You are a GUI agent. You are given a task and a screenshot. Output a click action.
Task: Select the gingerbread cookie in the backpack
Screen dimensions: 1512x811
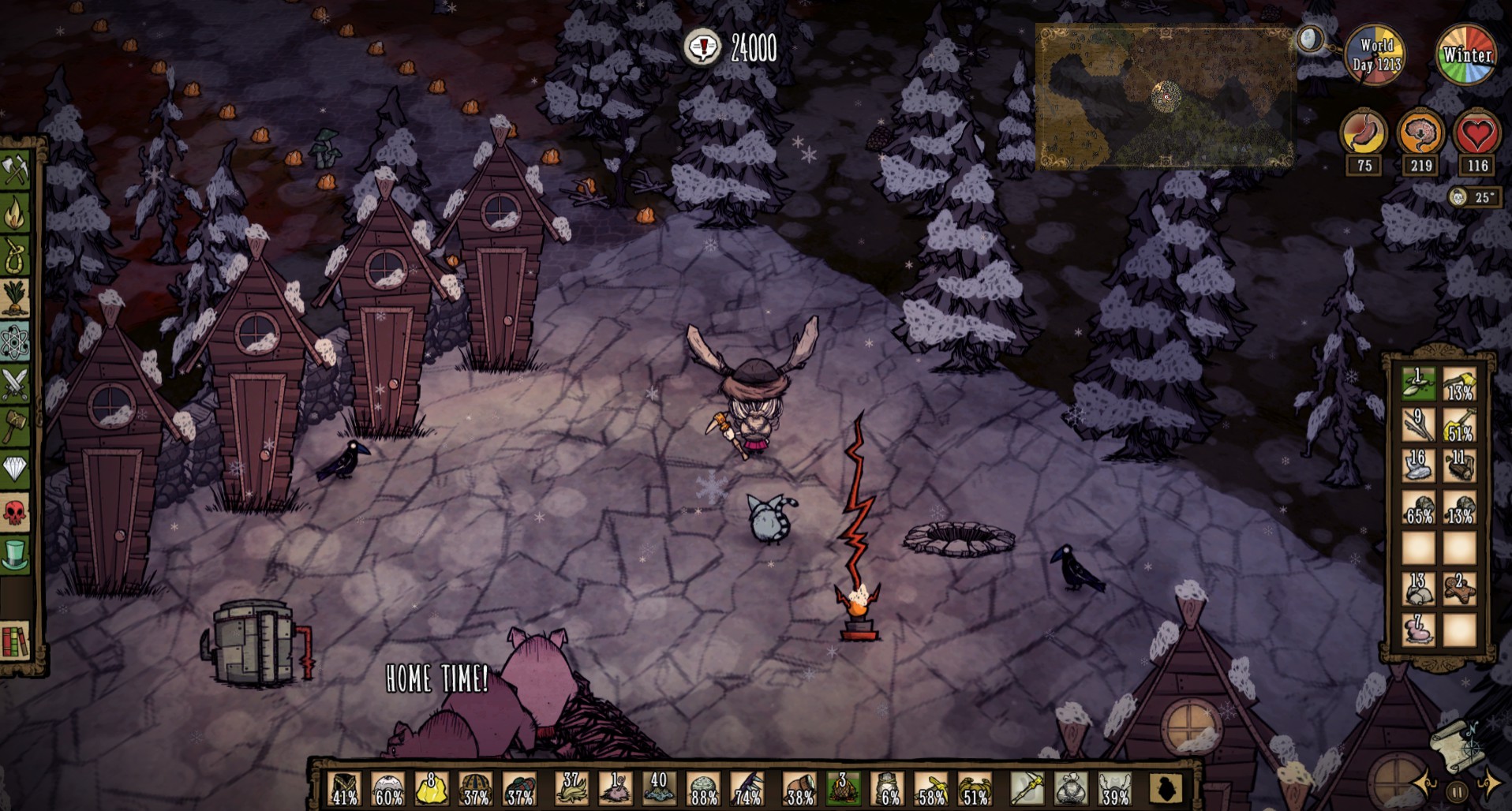[x=1459, y=589]
